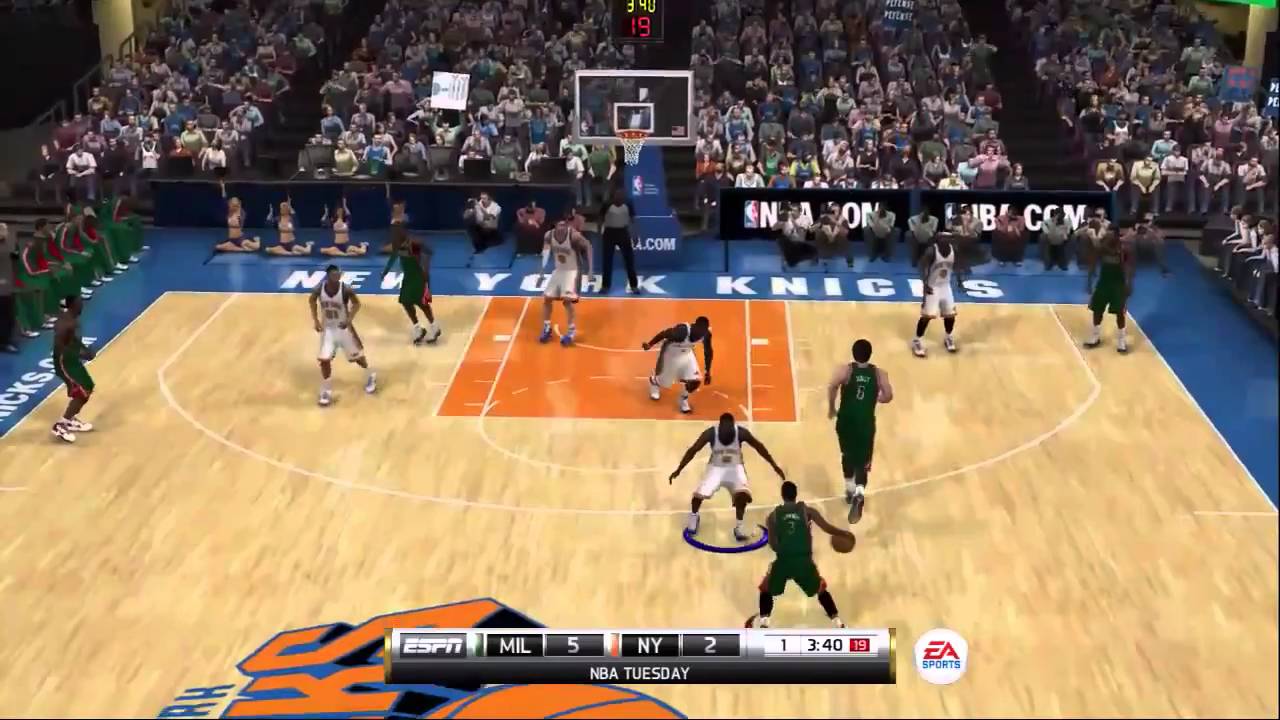Select the New York score of 2
Image resolution: width=1280 pixels, height=720 pixels.
click(x=710, y=645)
